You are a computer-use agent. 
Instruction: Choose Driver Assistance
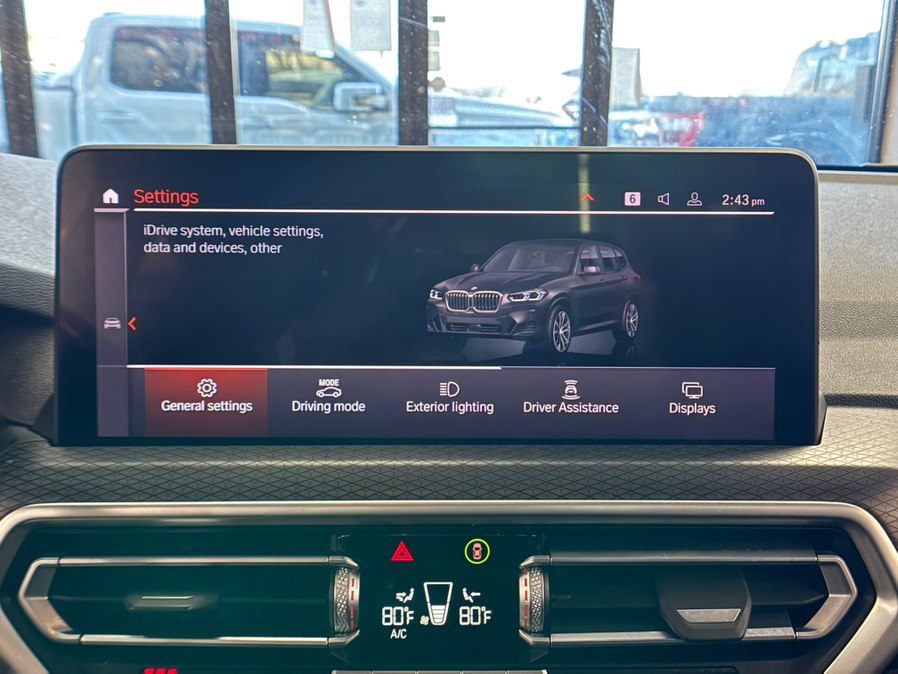pos(570,397)
